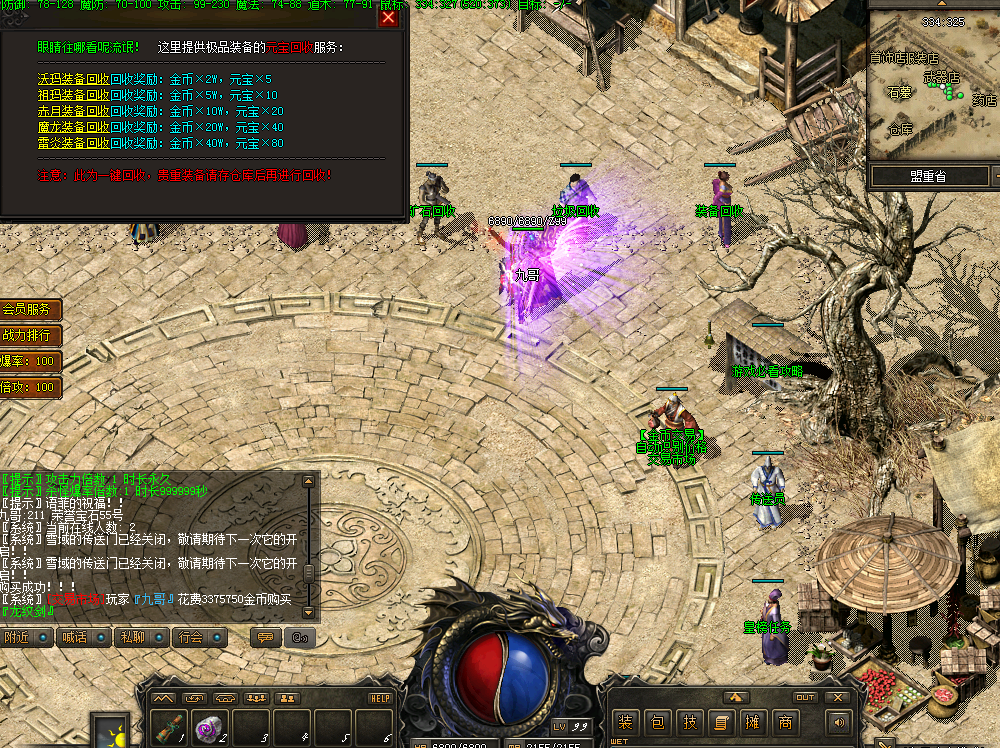
Task: Toggle the sound speaker button
Action: 838,721
